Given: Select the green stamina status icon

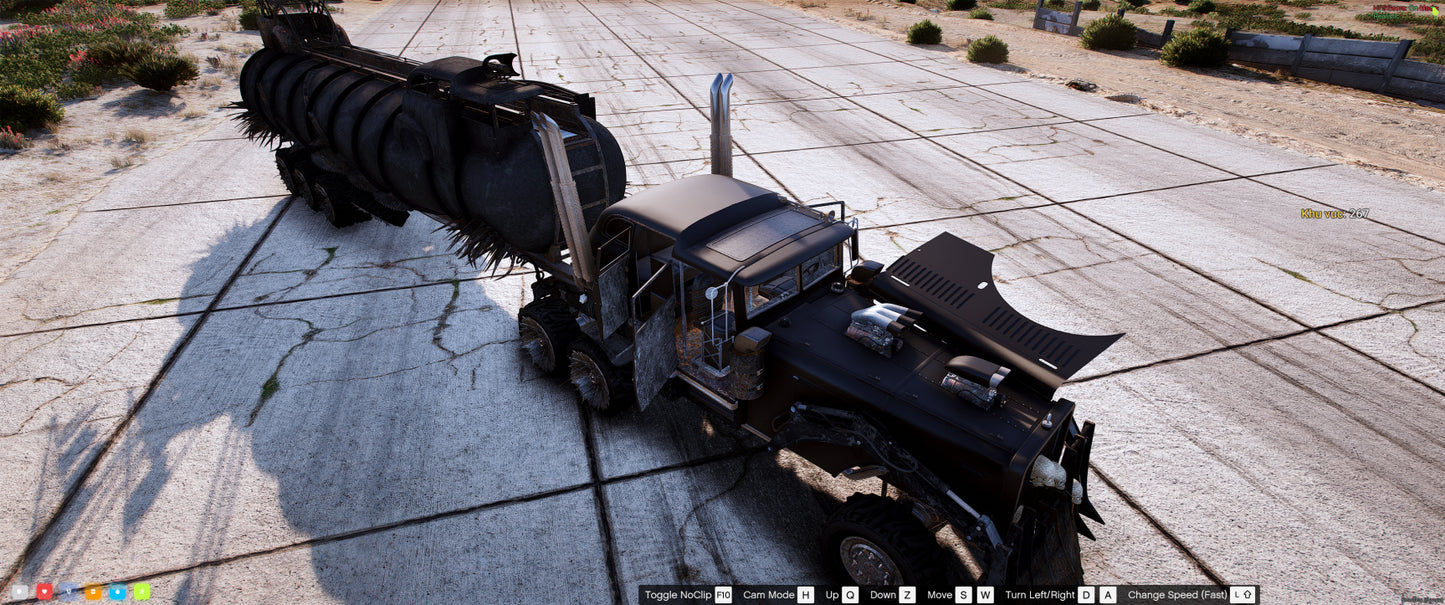Looking at the screenshot, I should tap(142, 592).
